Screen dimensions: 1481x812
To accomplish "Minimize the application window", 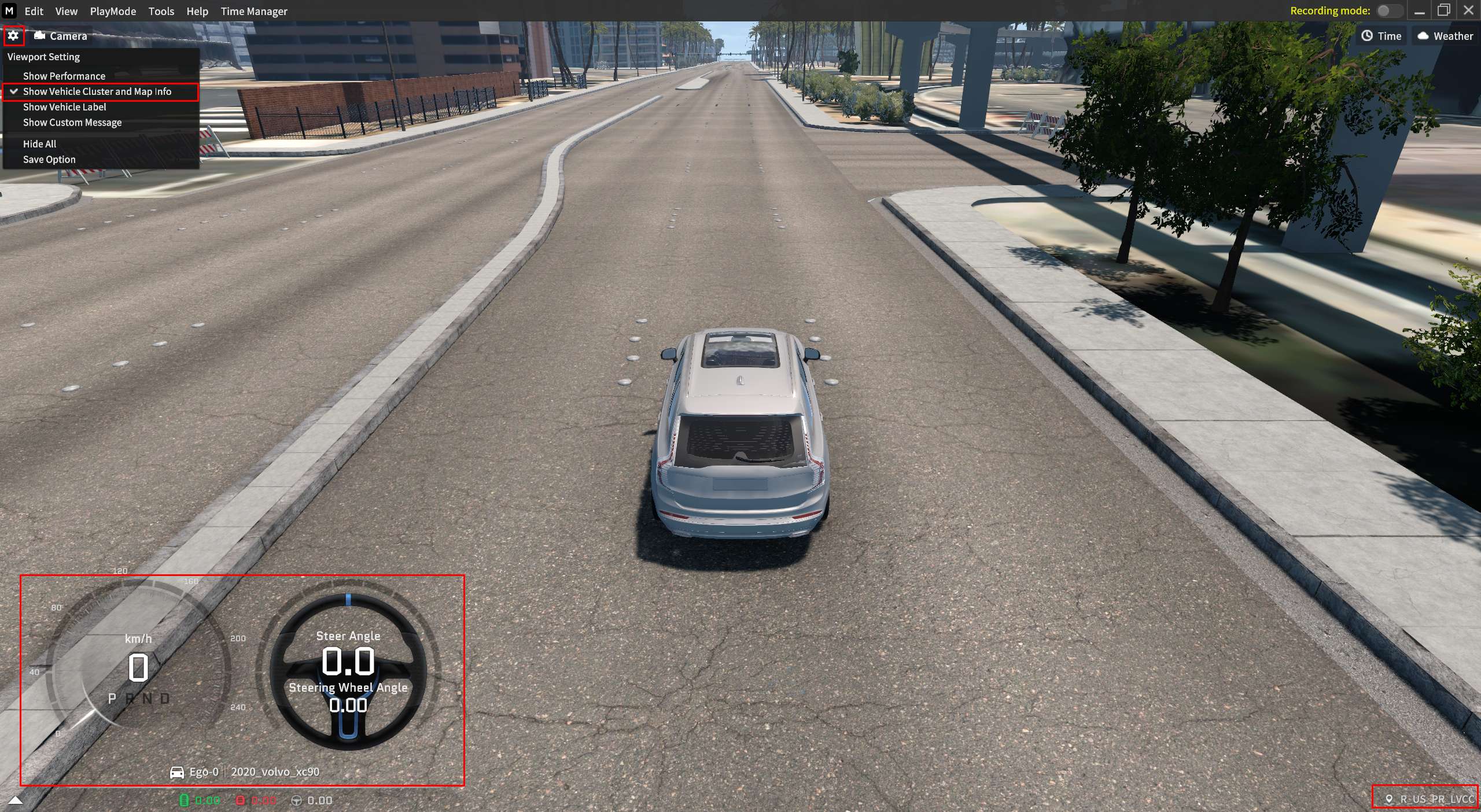I will point(1420,11).
